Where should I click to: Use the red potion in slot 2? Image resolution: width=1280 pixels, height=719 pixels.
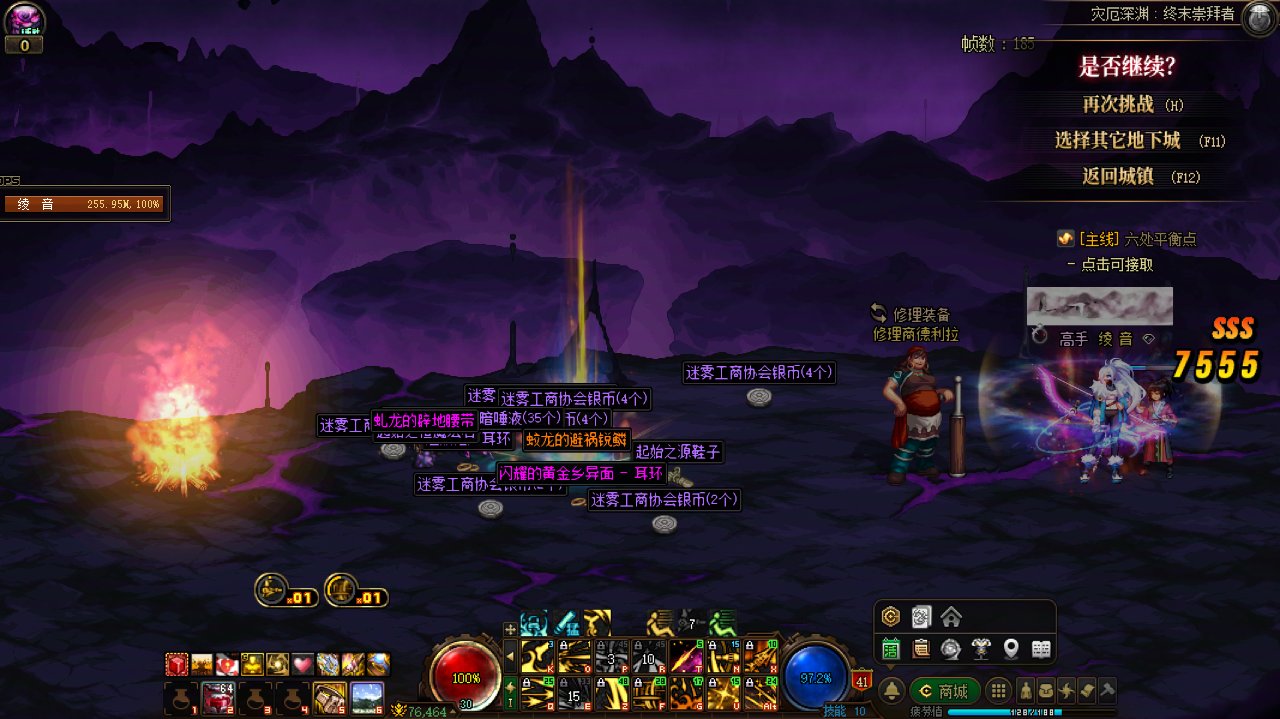[x=217, y=697]
